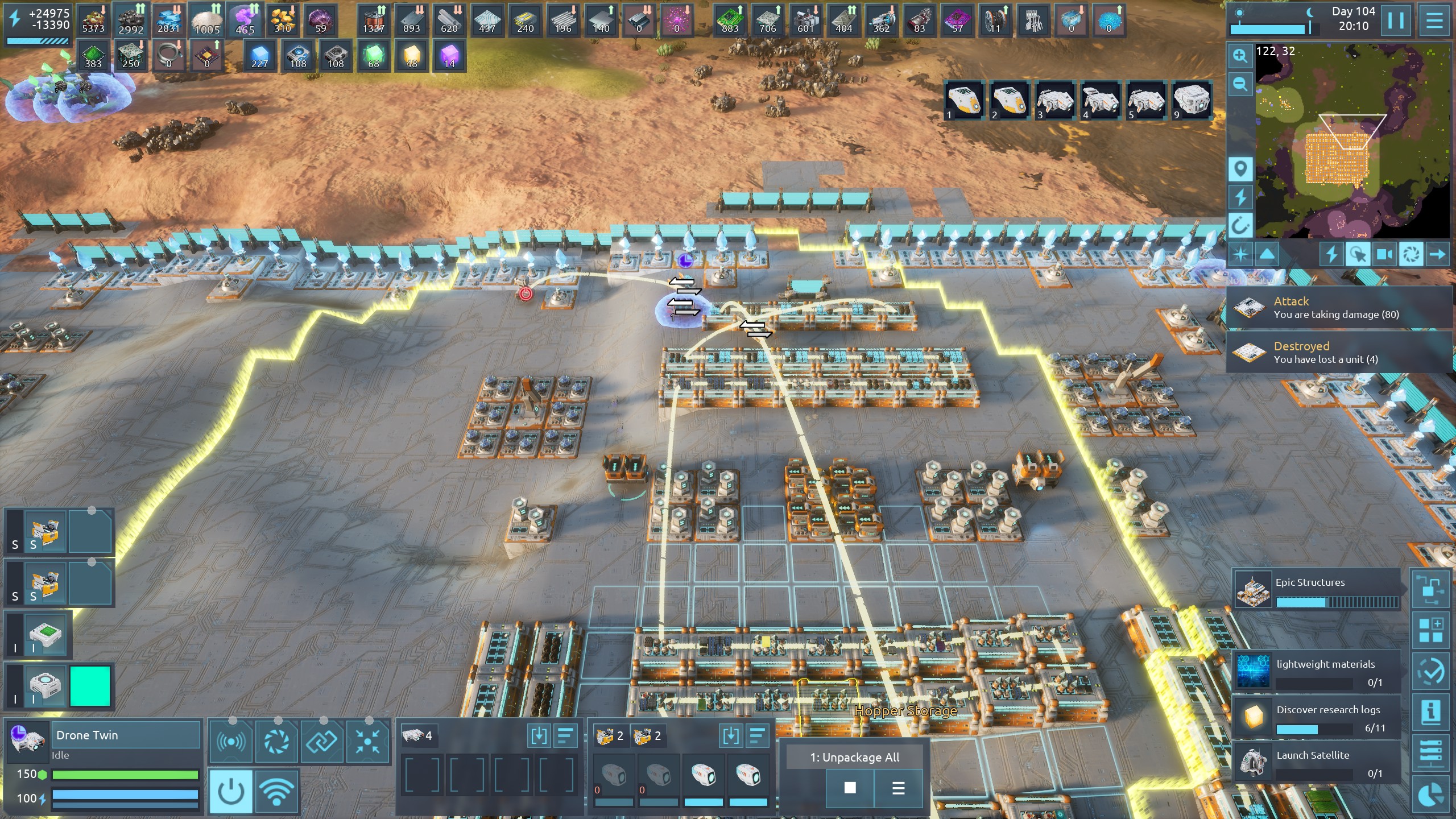Open the Destroyed unit notification
Viewport: 1456px width, 819px height.
click(x=1337, y=353)
